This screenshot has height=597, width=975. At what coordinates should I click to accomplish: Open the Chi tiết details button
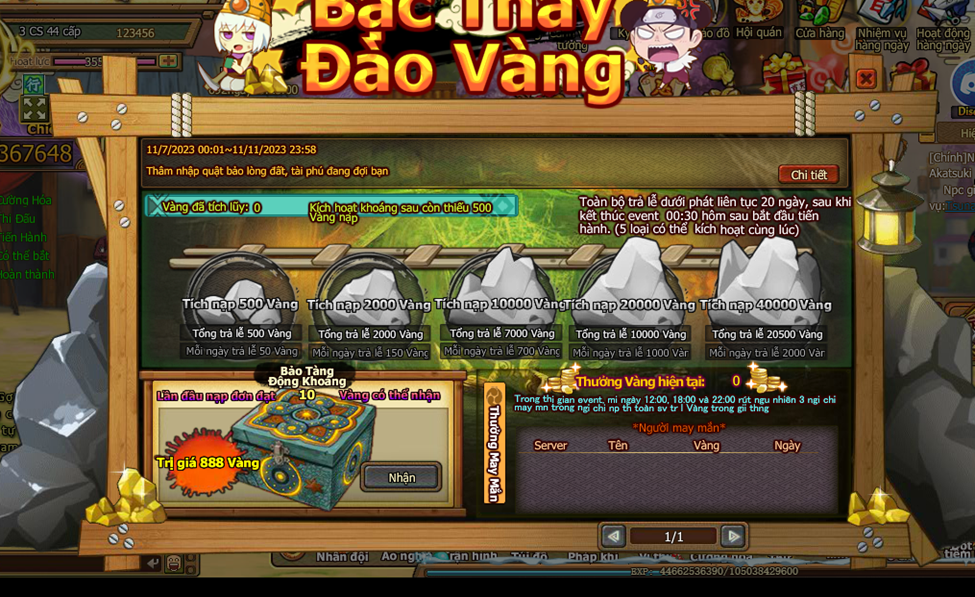[x=808, y=174]
